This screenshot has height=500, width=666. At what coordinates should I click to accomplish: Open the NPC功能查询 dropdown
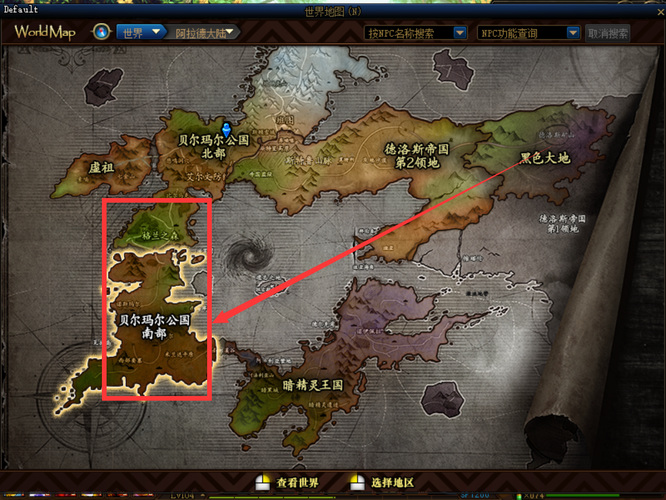tap(528, 32)
